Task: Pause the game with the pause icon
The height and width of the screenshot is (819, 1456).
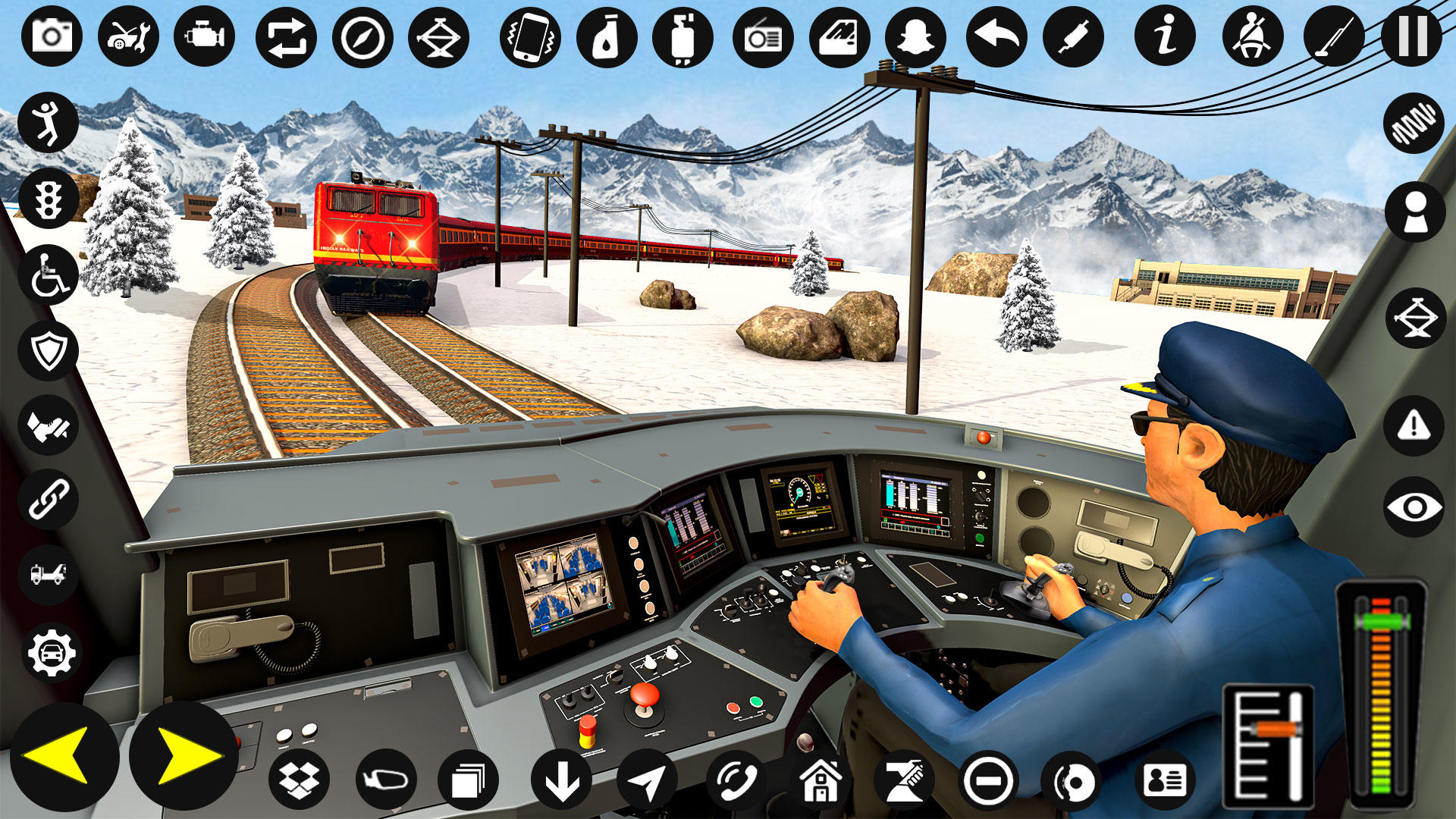Action: (x=1407, y=34)
